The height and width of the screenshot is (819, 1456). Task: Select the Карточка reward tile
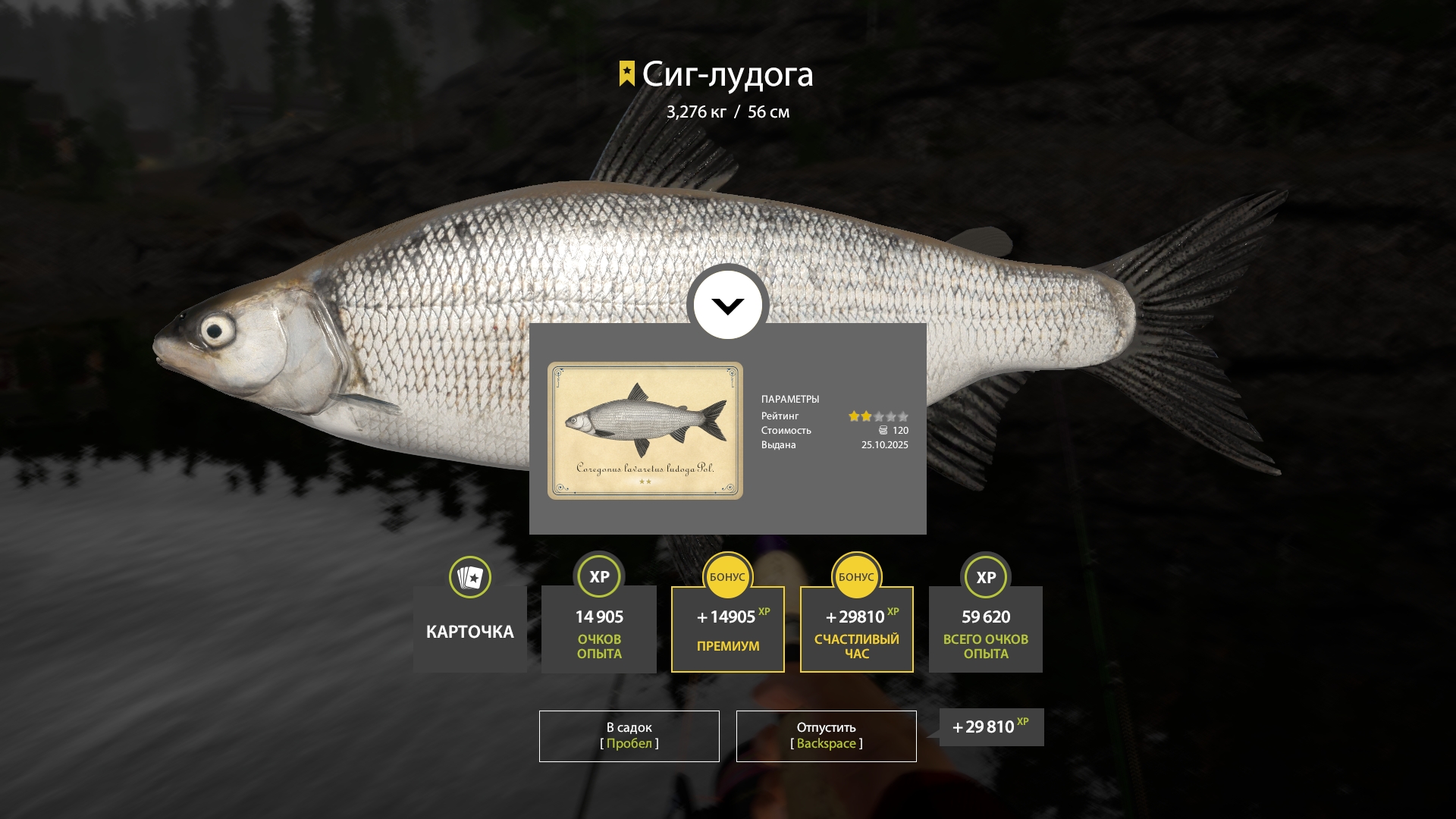click(470, 628)
